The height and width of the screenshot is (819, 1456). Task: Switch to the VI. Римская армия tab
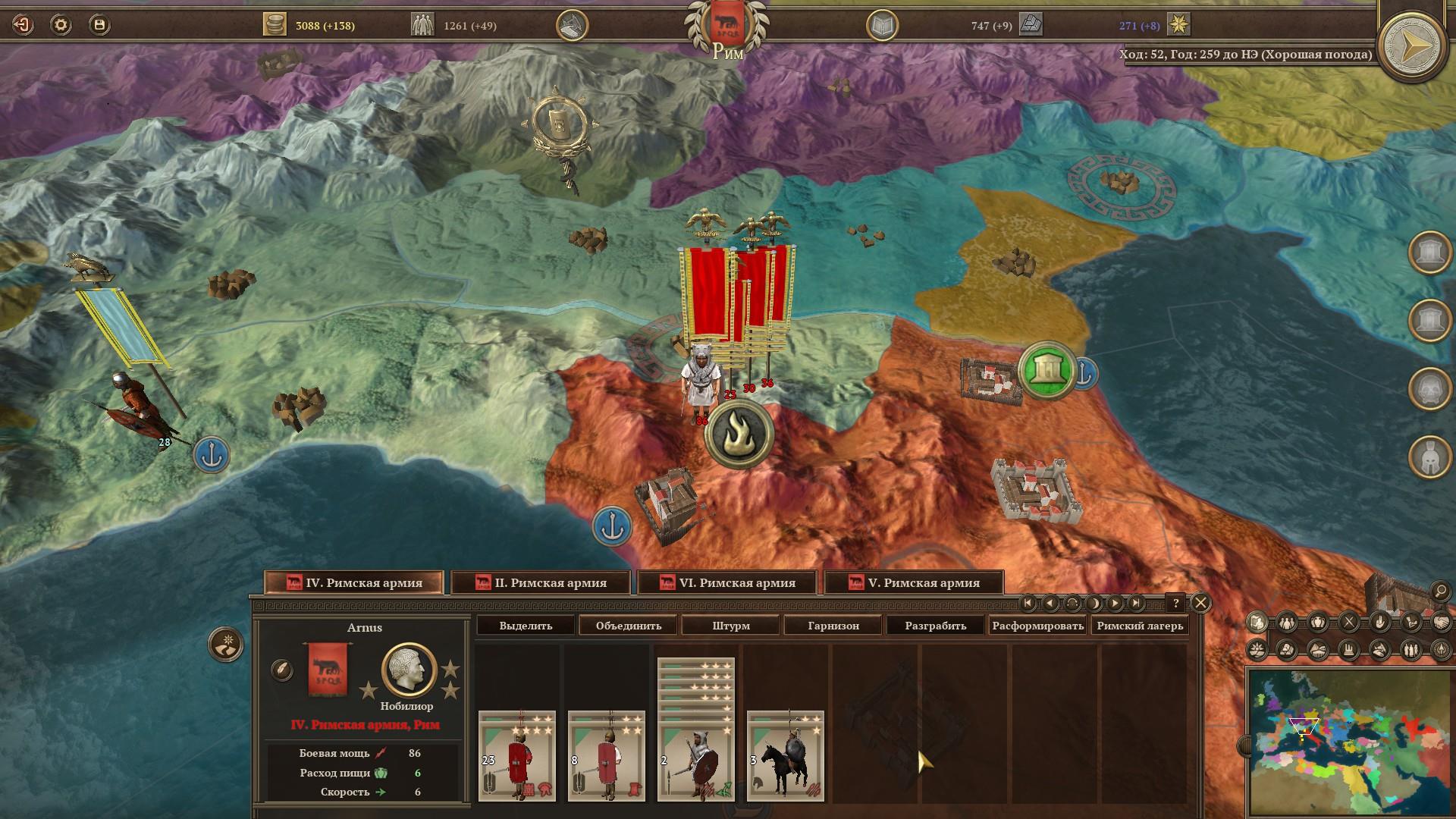point(727,582)
